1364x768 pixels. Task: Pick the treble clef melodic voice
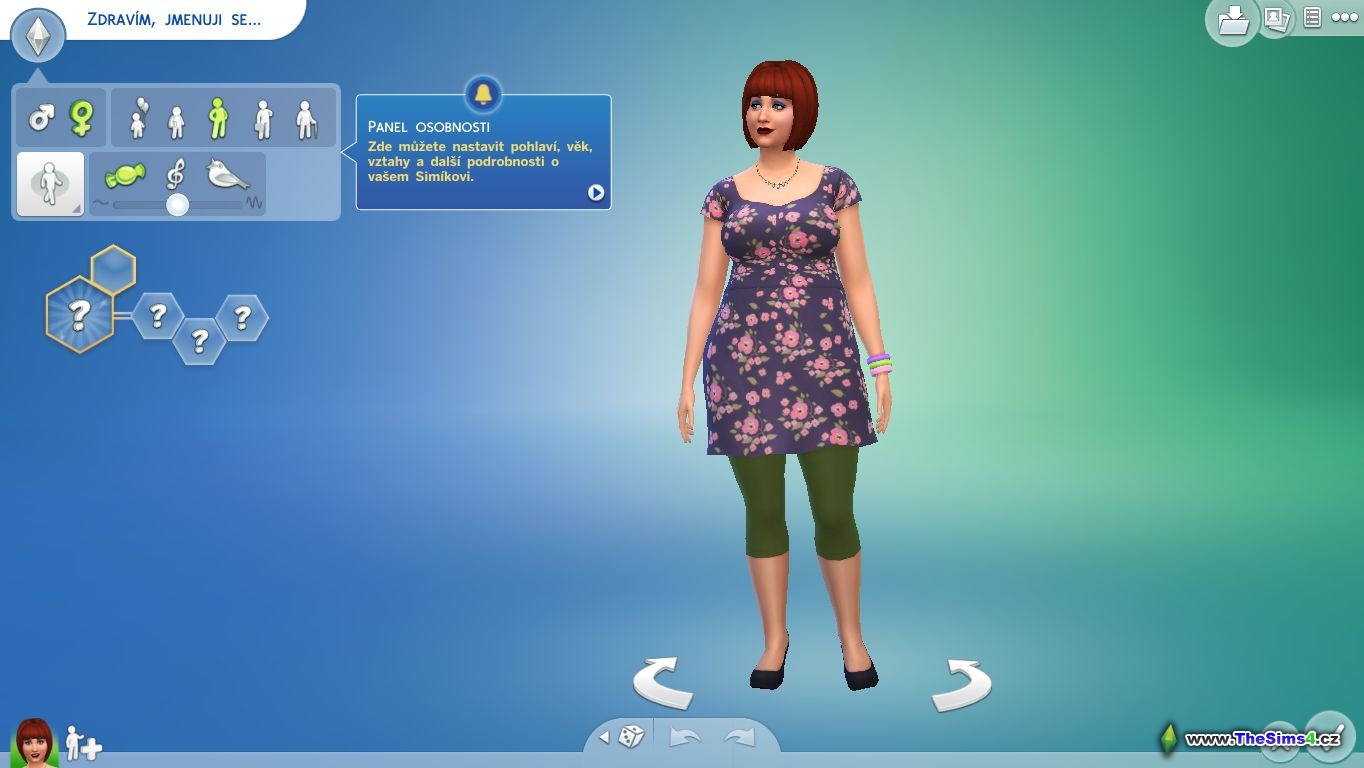point(175,175)
